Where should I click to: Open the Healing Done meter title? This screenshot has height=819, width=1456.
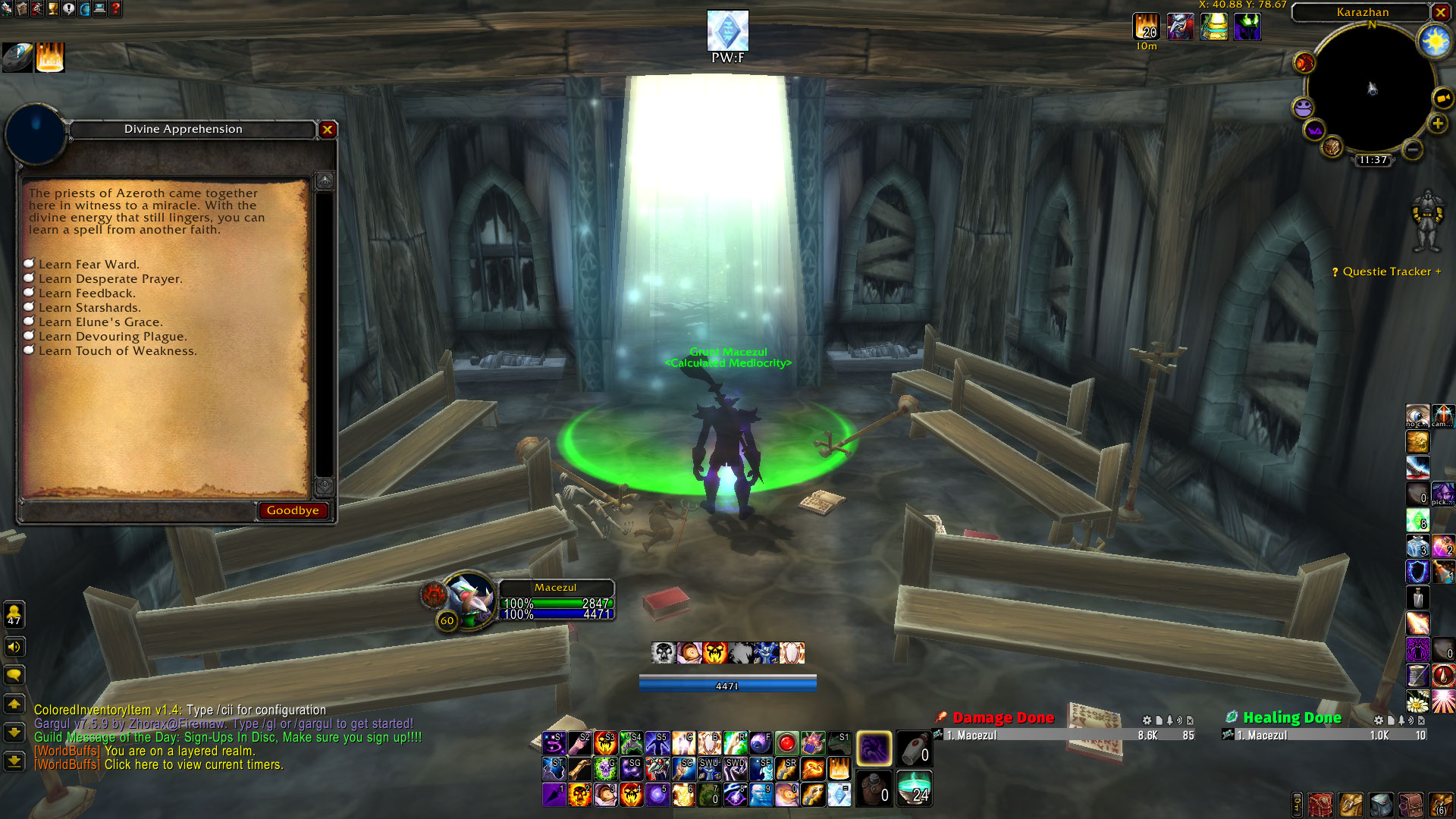[x=1291, y=717]
